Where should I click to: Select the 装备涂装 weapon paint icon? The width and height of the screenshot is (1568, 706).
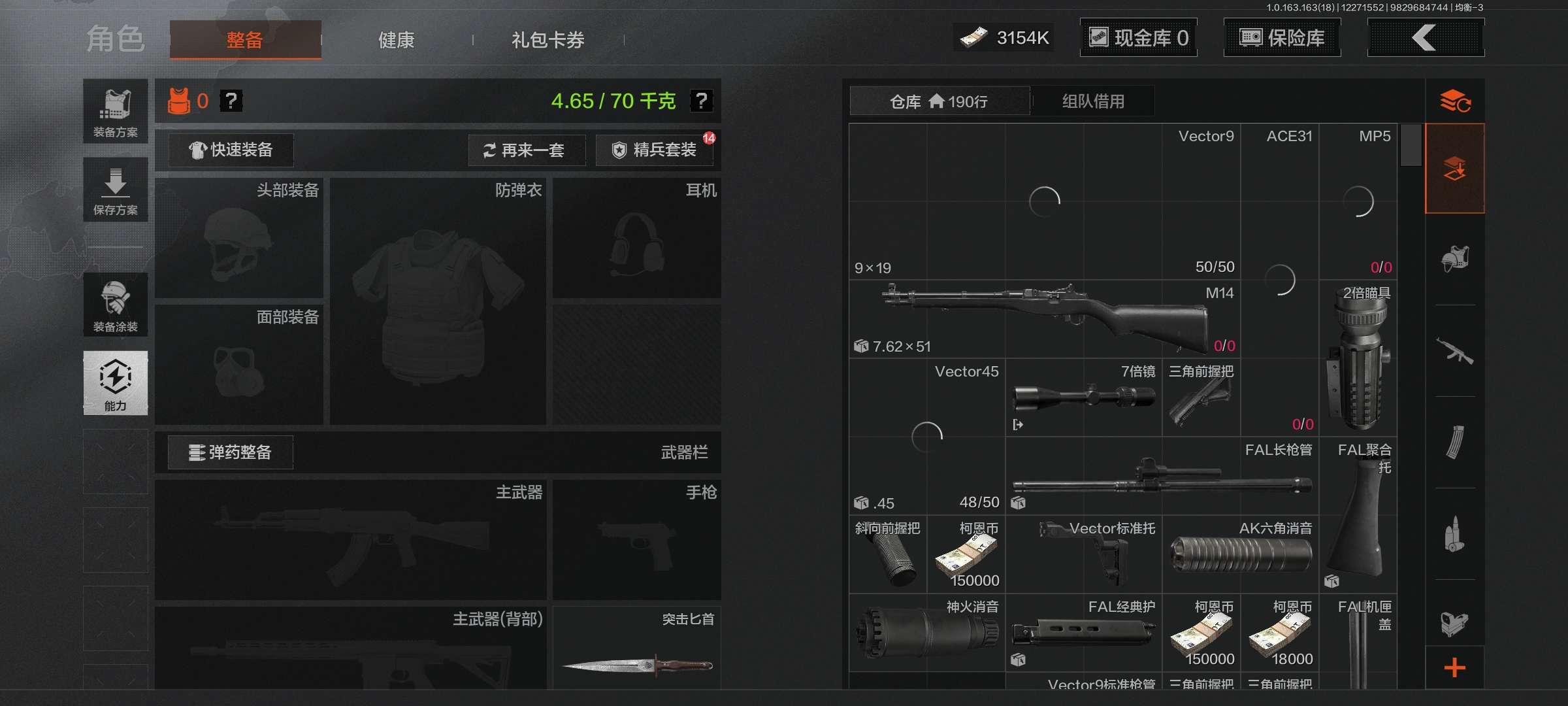pos(115,305)
